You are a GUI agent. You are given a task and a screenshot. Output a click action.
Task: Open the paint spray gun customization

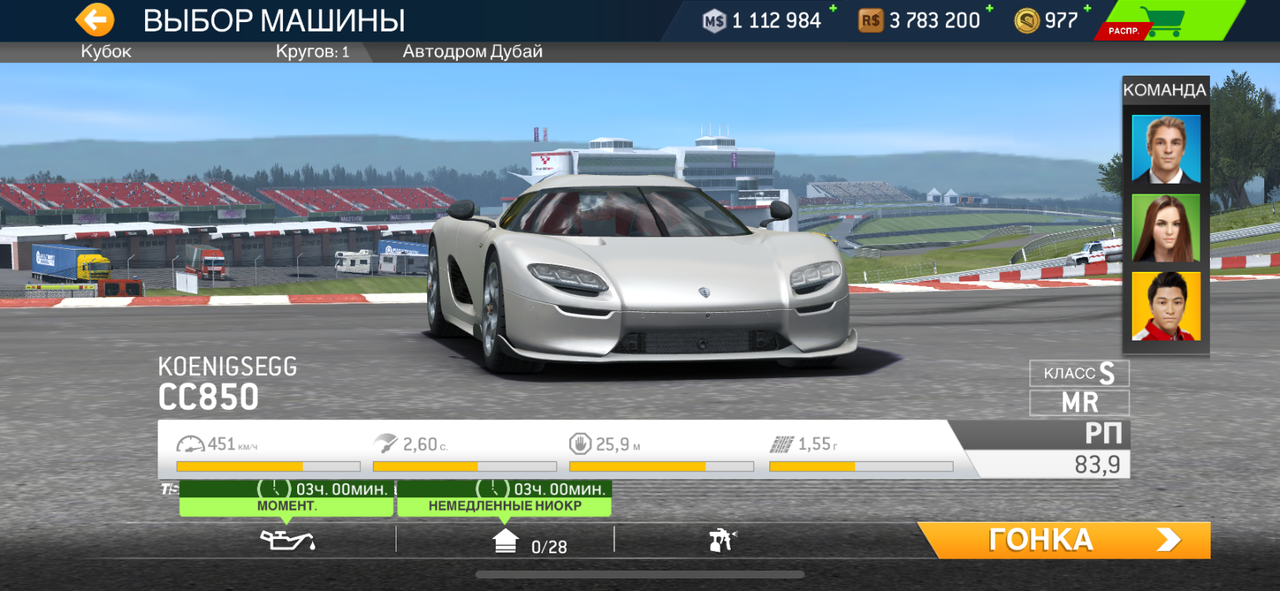(722, 541)
